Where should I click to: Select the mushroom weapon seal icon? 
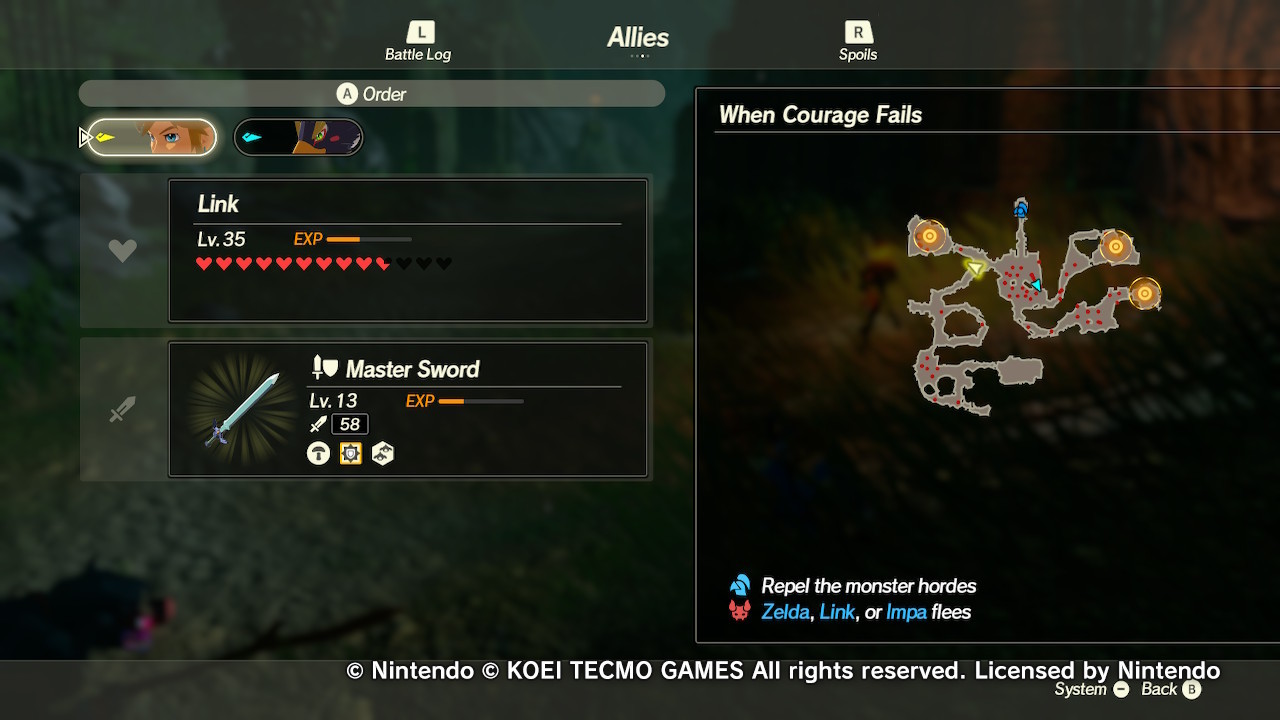pos(317,453)
